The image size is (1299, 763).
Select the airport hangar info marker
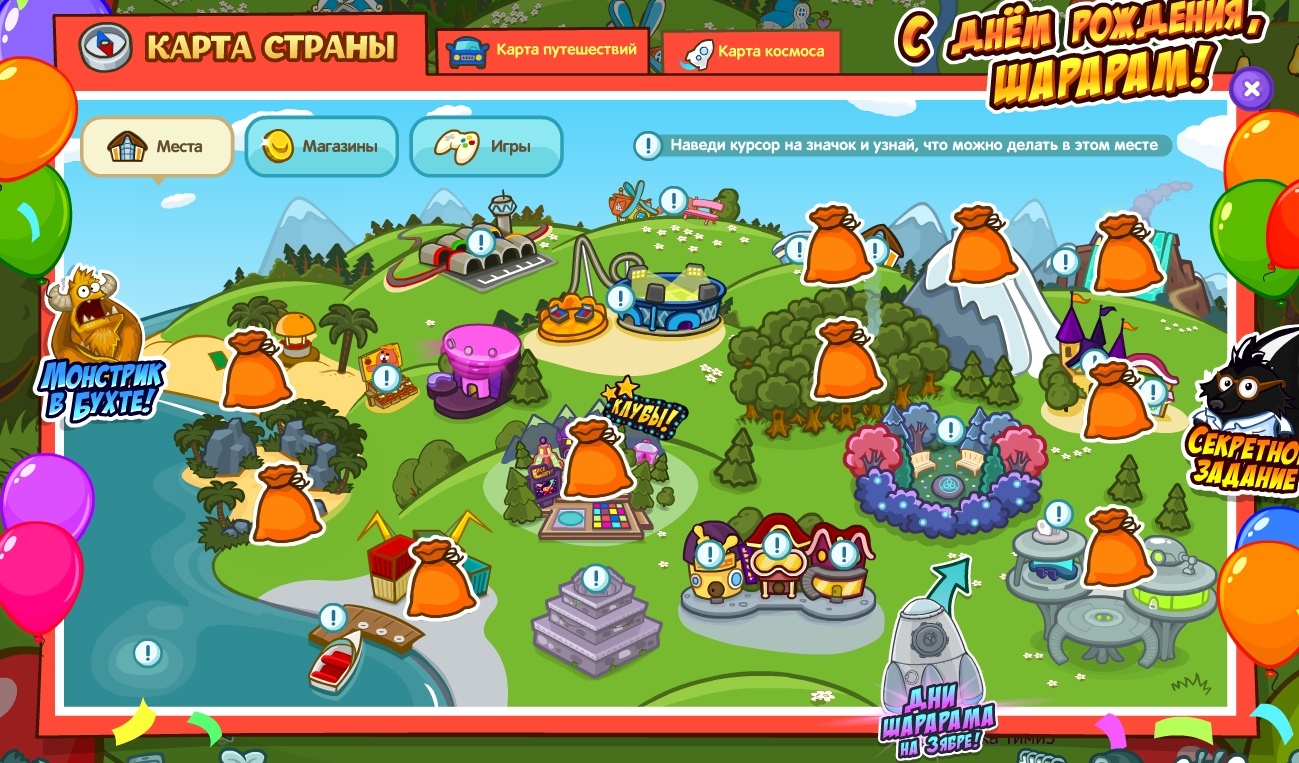point(481,241)
